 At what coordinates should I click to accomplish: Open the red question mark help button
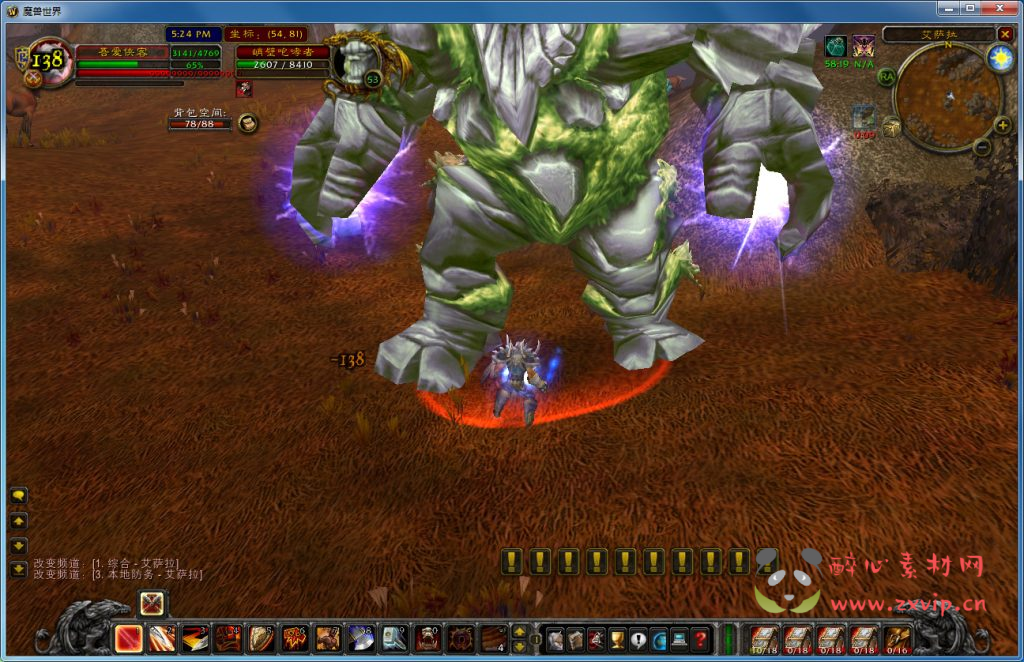(701, 637)
